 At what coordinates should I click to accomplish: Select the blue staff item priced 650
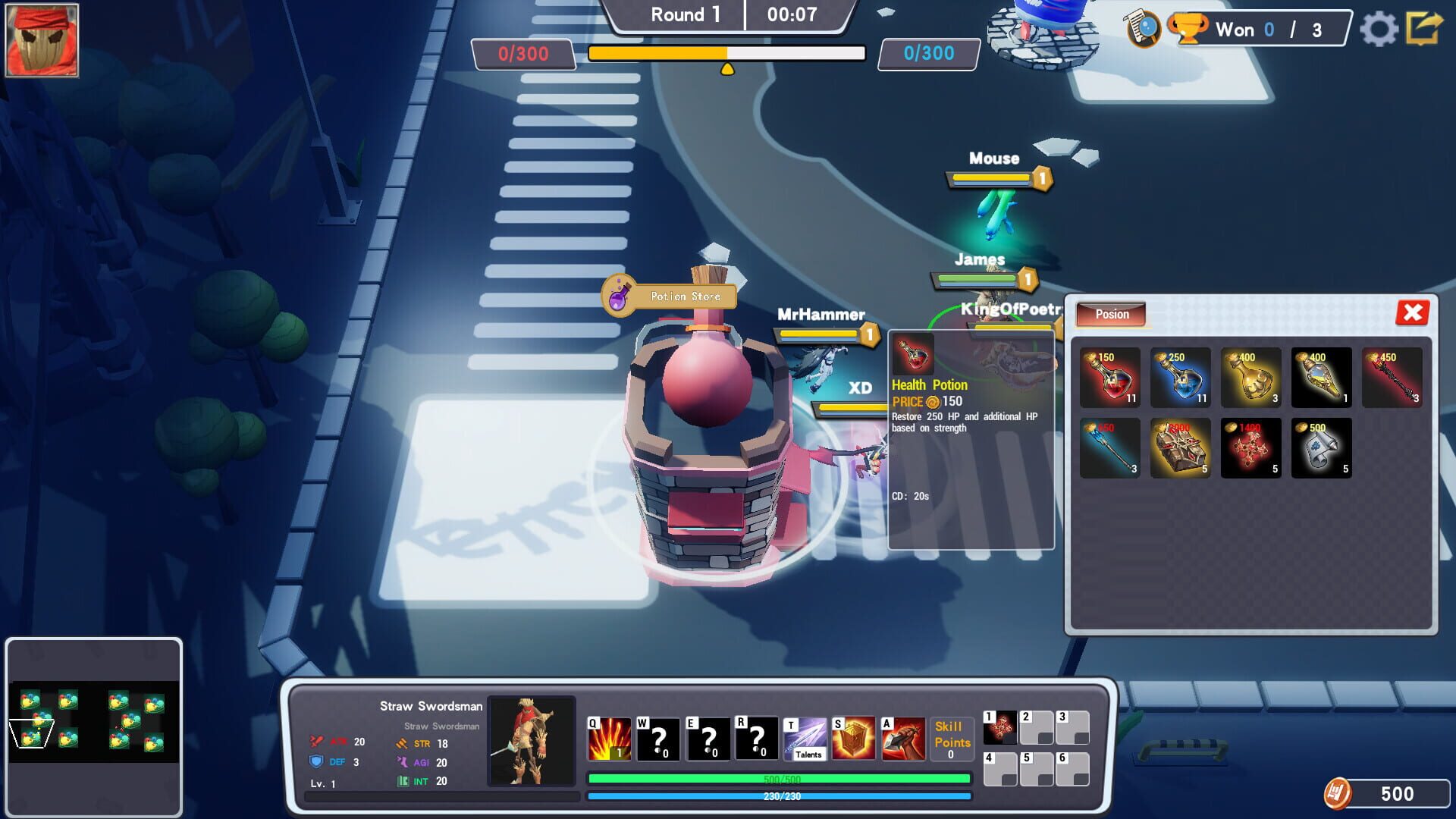[1109, 447]
